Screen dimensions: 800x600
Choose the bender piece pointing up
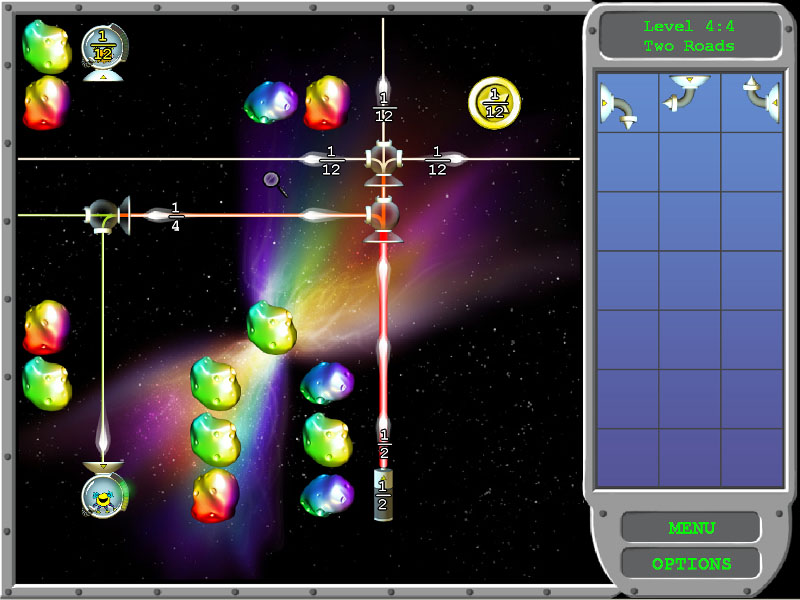tap(753, 98)
